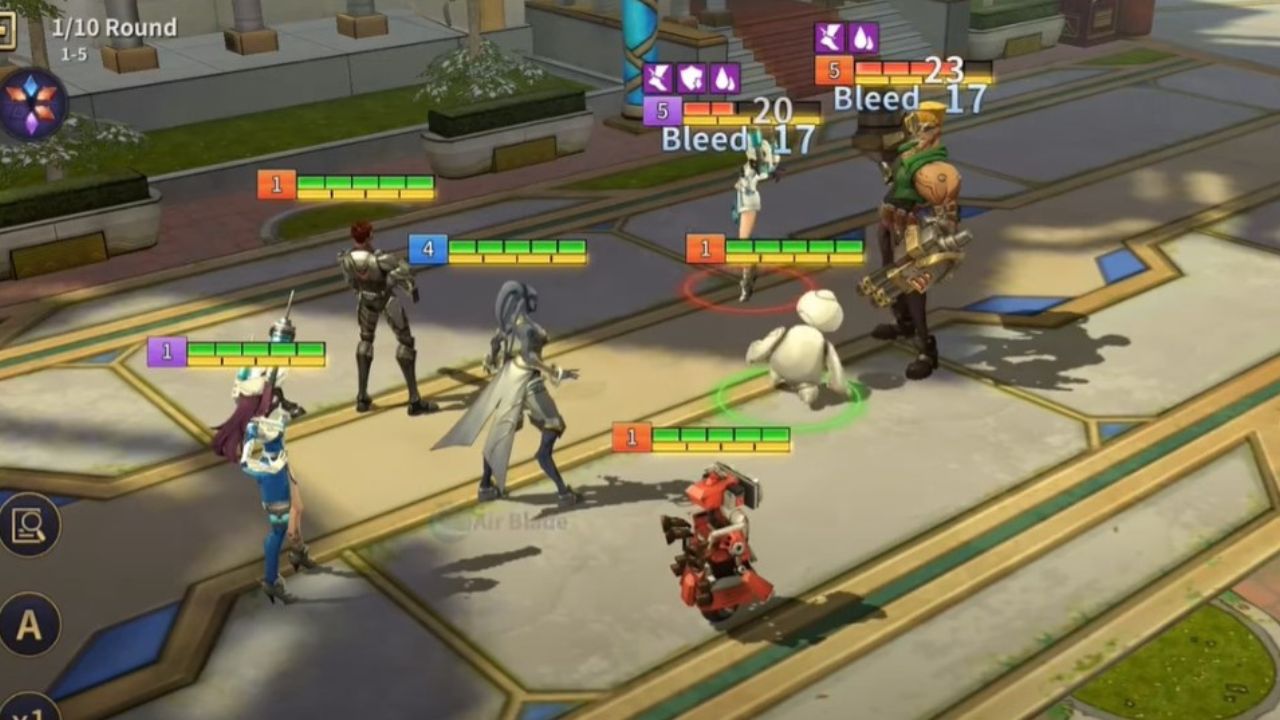Open the elemental crystal affinity icon
This screenshot has height=720, width=1280.
coord(32,105)
